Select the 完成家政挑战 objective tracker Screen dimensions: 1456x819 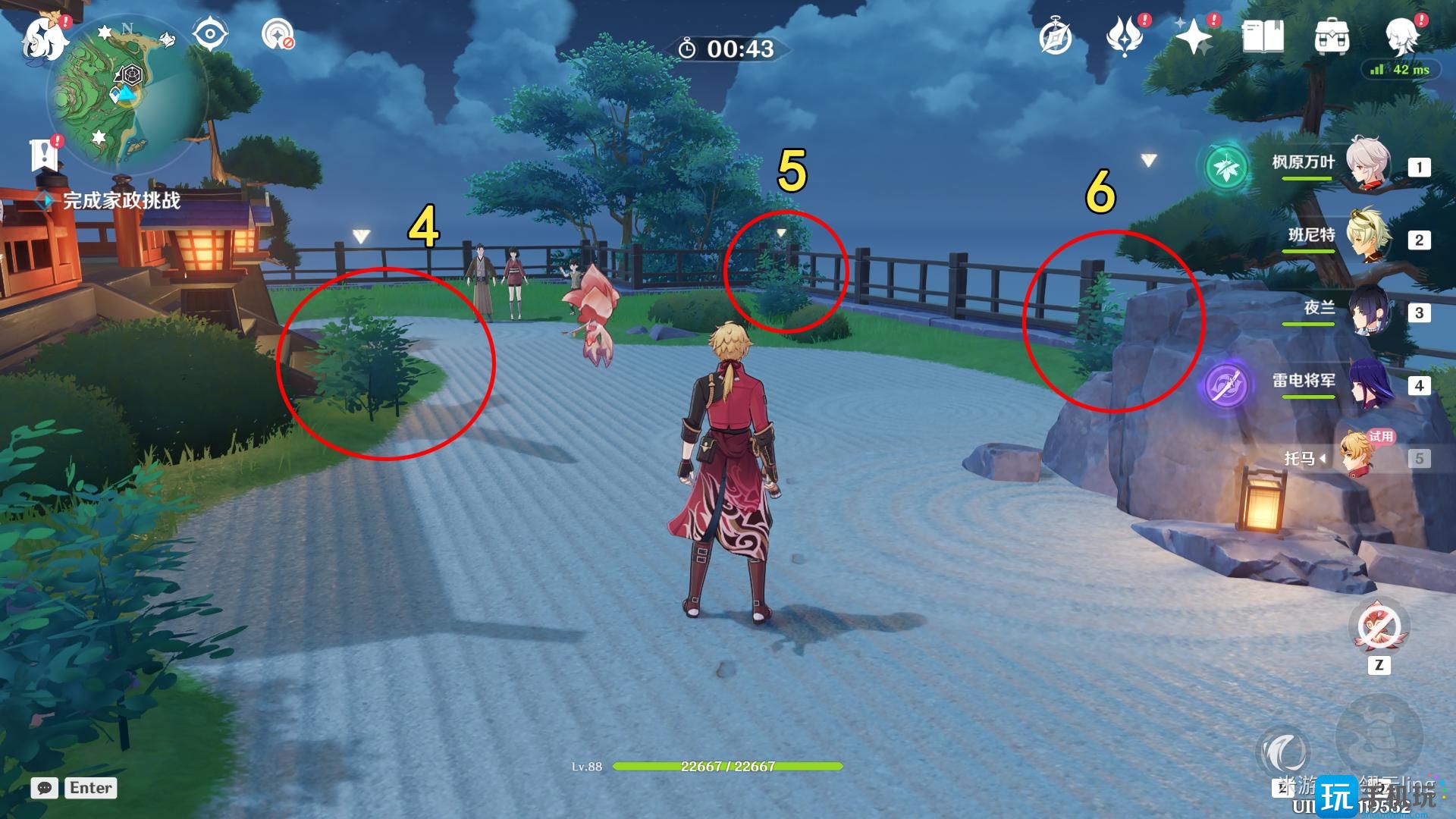tap(121, 201)
